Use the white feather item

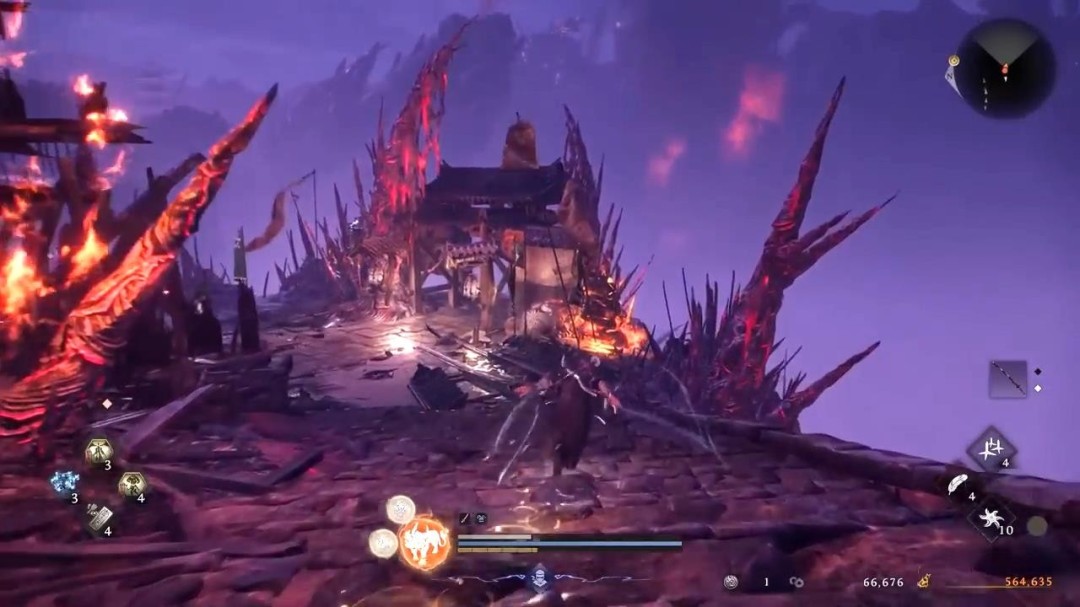point(957,484)
